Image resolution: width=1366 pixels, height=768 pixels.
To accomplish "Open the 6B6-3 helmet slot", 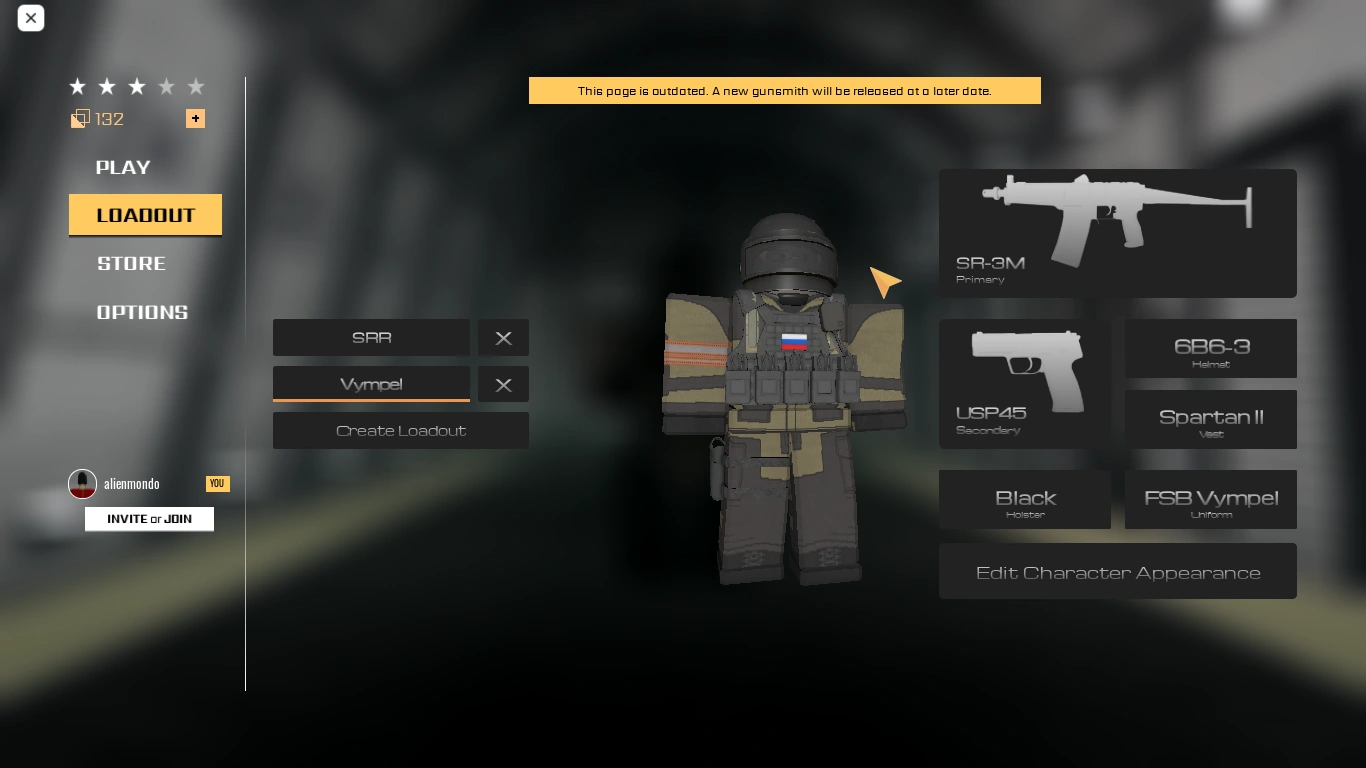I will pyautogui.click(x=1210, y=348).
